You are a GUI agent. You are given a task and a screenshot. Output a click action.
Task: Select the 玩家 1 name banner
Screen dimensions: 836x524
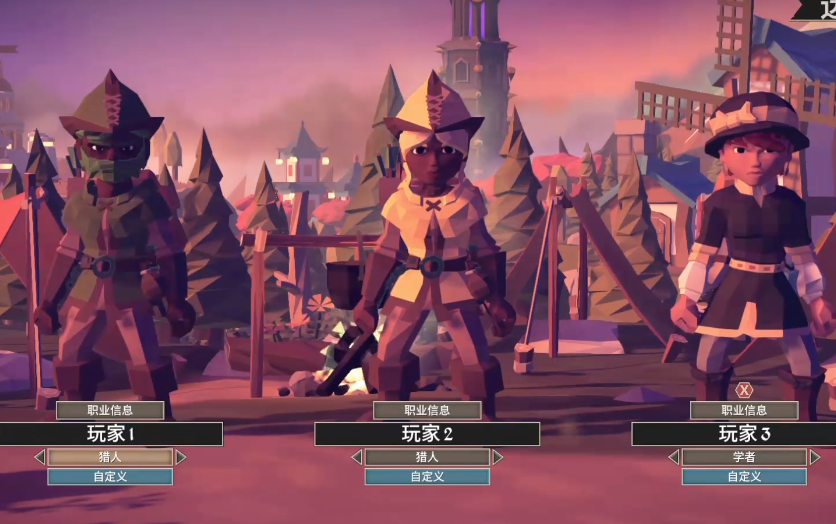point(110,434)
